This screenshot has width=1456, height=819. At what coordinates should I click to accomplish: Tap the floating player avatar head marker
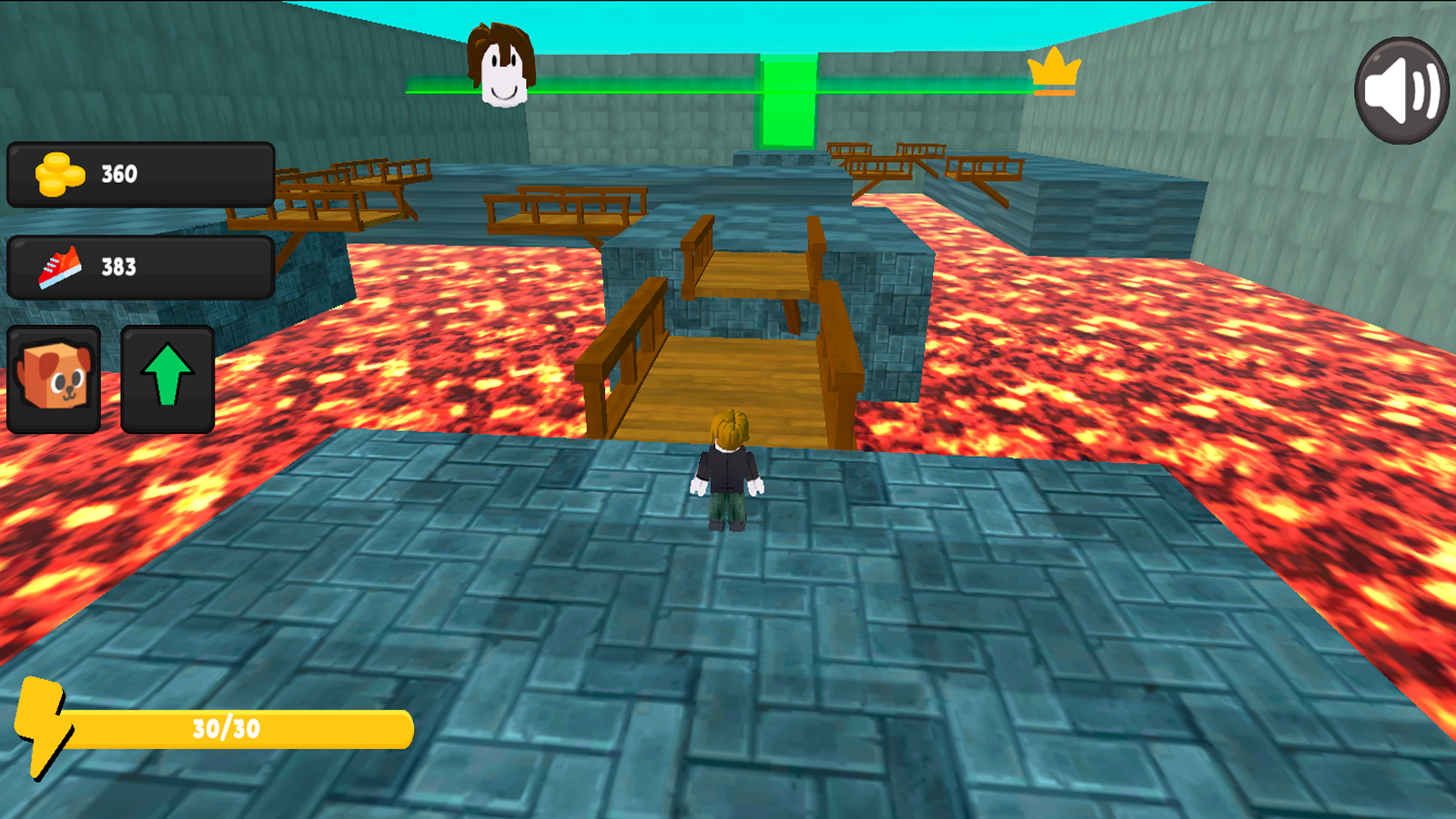503,66
